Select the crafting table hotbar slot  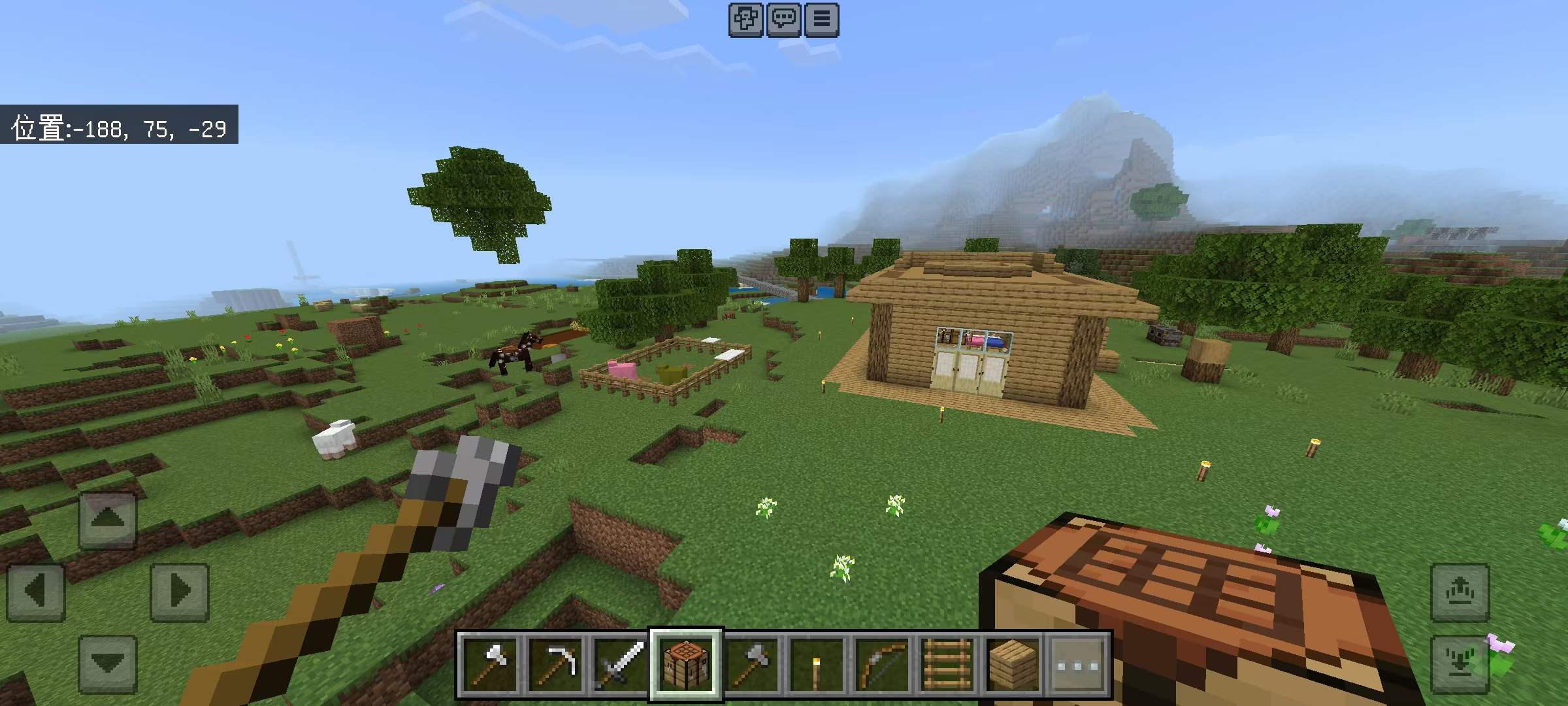coord(686,665)
